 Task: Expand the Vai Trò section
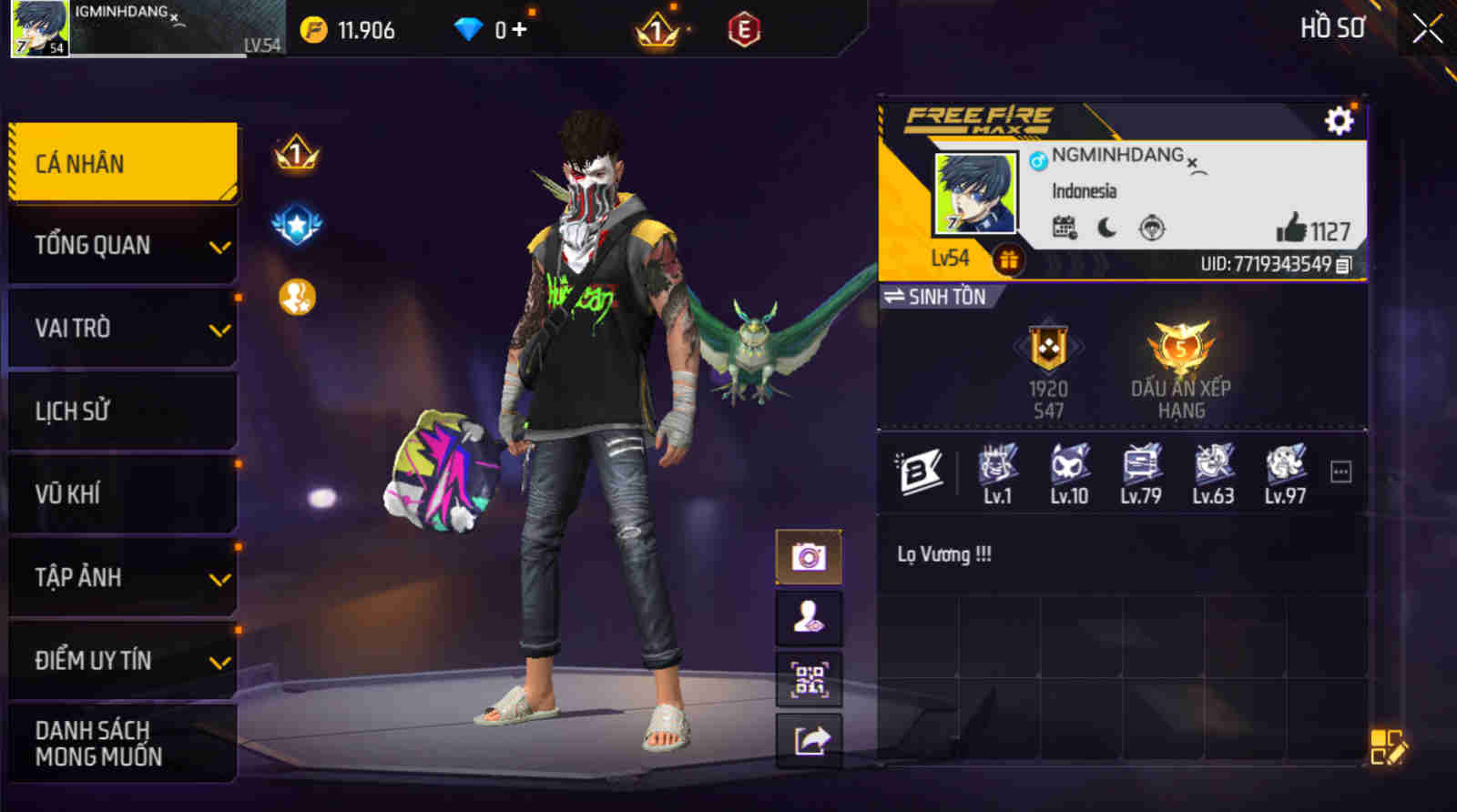(x=123, y=328)
